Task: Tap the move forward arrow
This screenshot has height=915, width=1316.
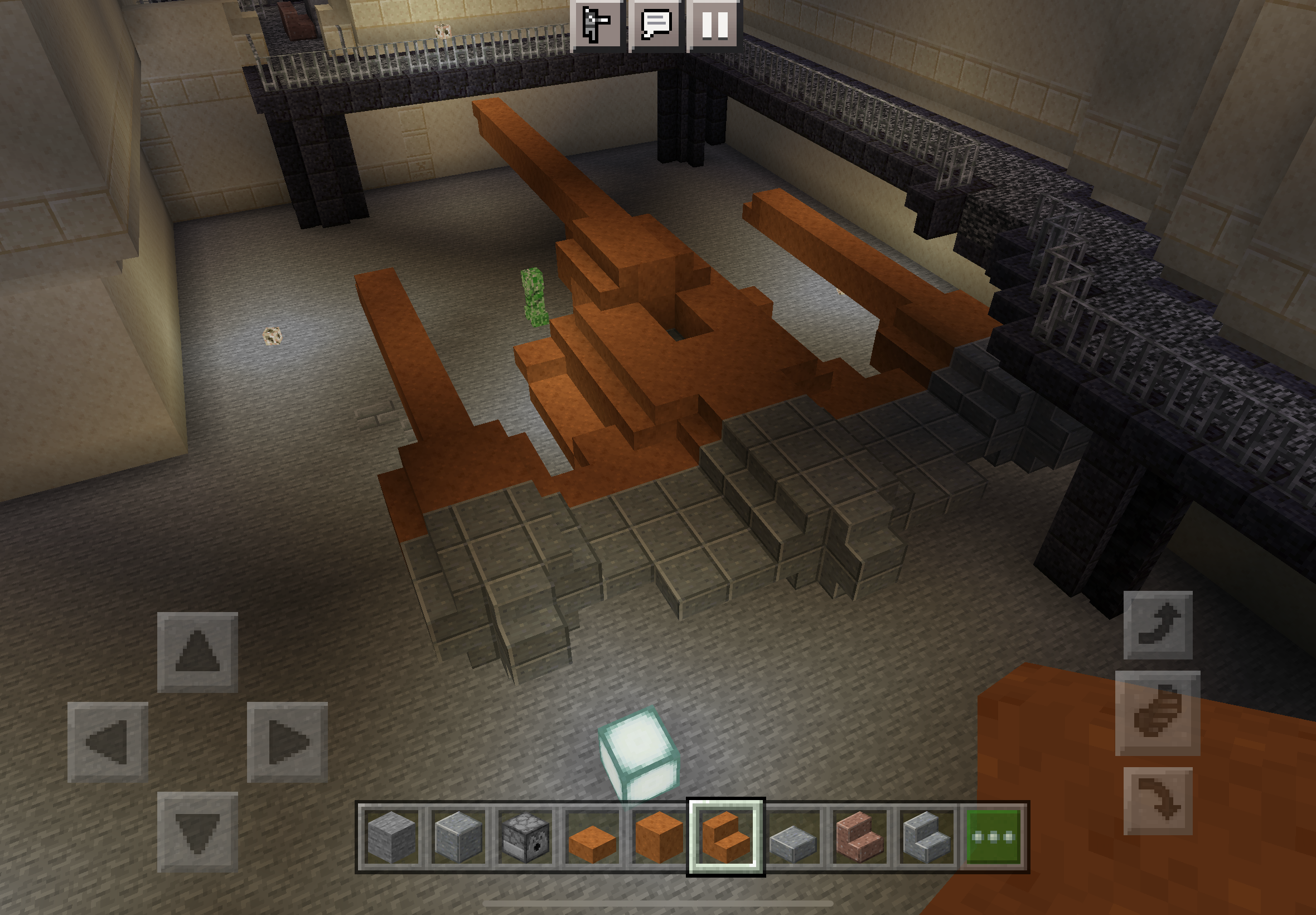Action: coord(197,652)
